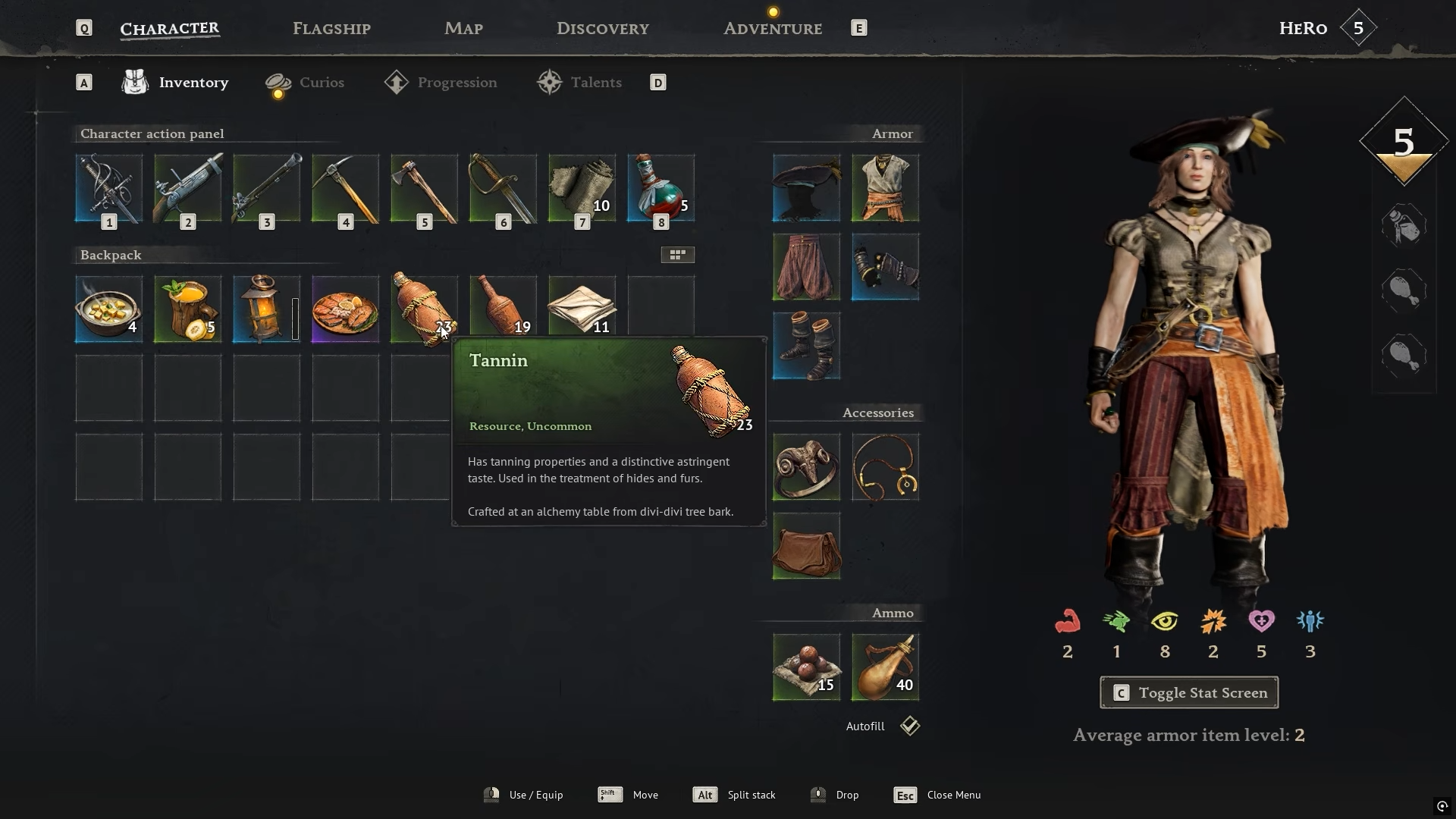The width and height of the screenshot is (1456, 819).
Task: Switch to the Map tab
Action: click(x=463, y=29)
